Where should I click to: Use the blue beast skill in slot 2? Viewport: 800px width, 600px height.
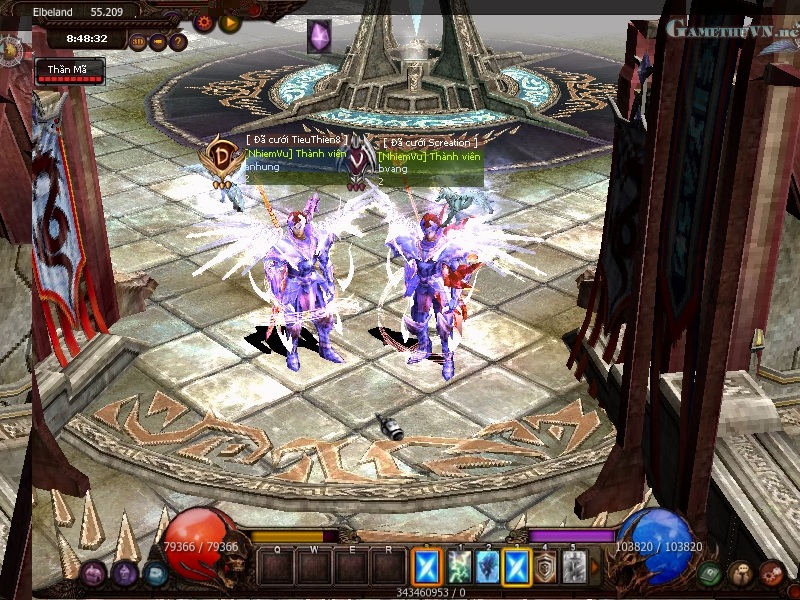(487, 567)
